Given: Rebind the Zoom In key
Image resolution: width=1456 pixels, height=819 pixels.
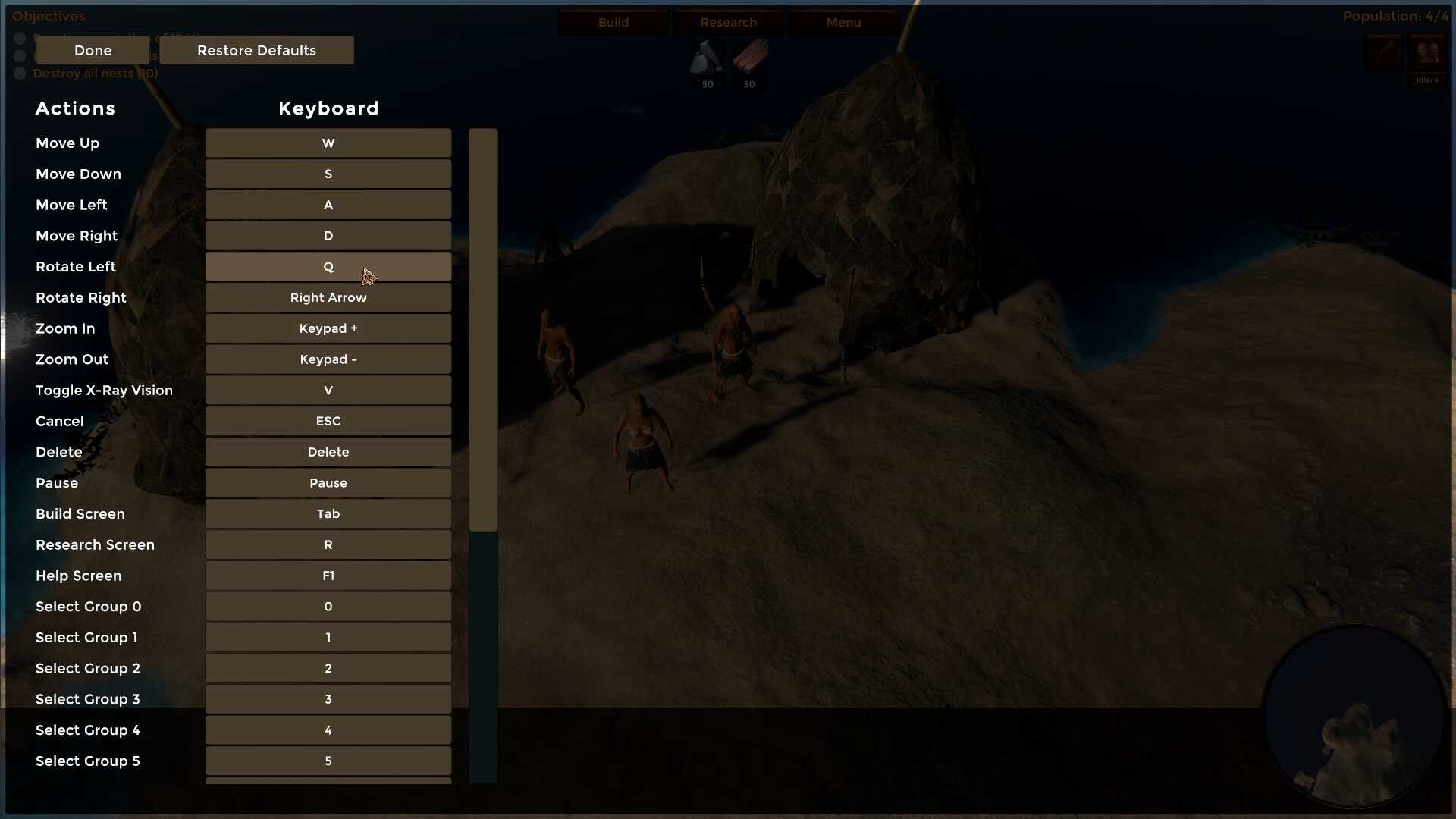Looking at the screenshot, I should (328, 328).
